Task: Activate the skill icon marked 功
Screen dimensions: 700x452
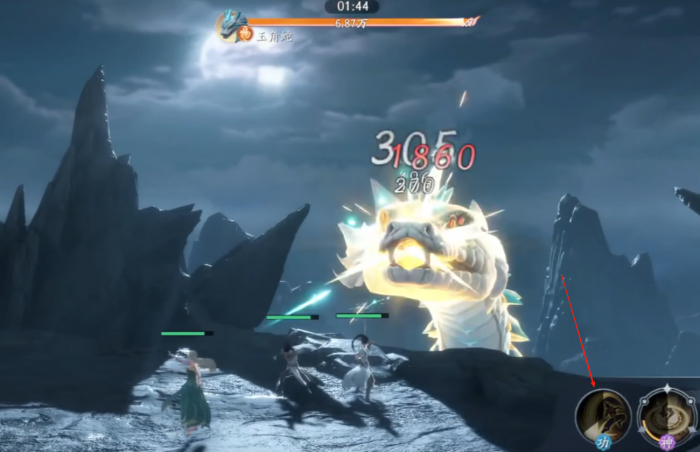Action: (x=603, y=416)
